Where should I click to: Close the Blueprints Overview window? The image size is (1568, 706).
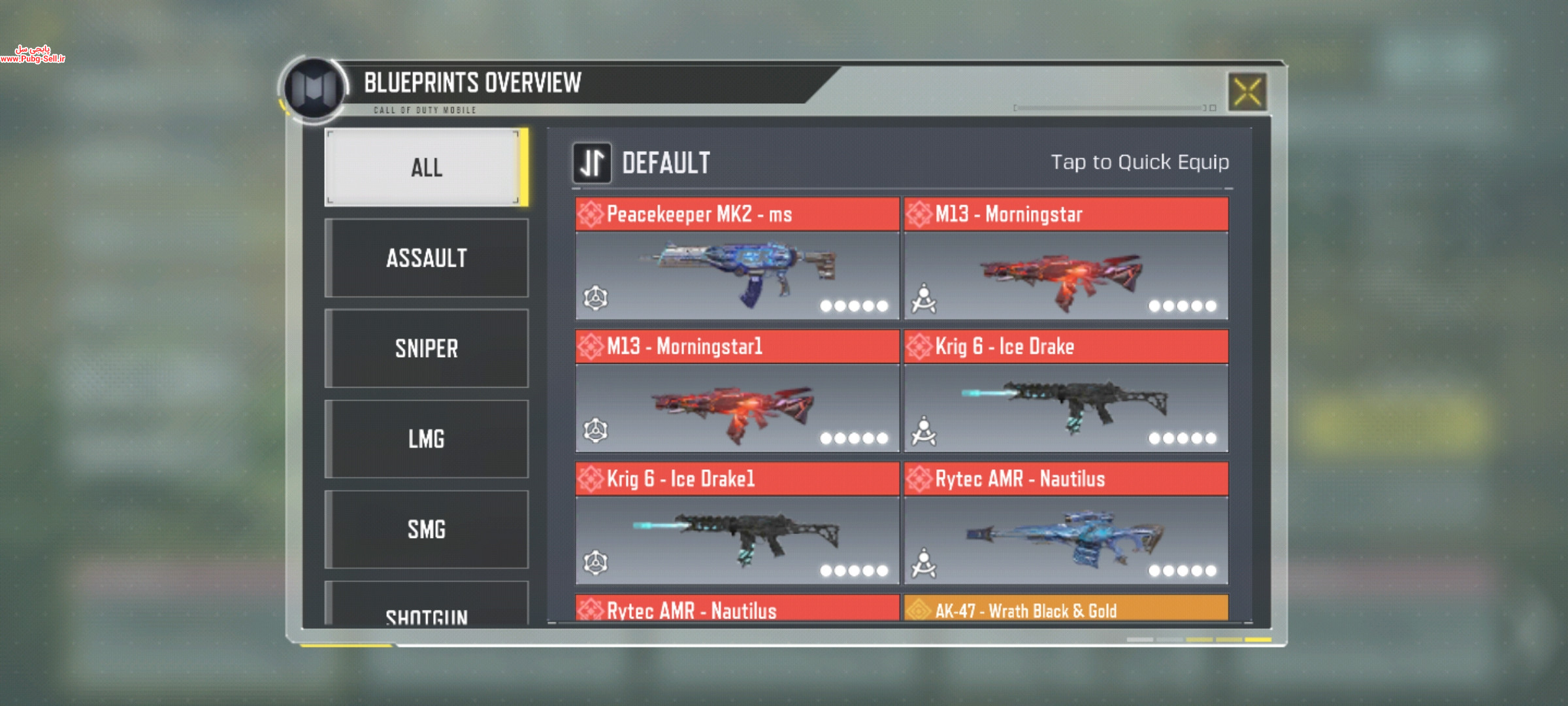(1247, 92)
